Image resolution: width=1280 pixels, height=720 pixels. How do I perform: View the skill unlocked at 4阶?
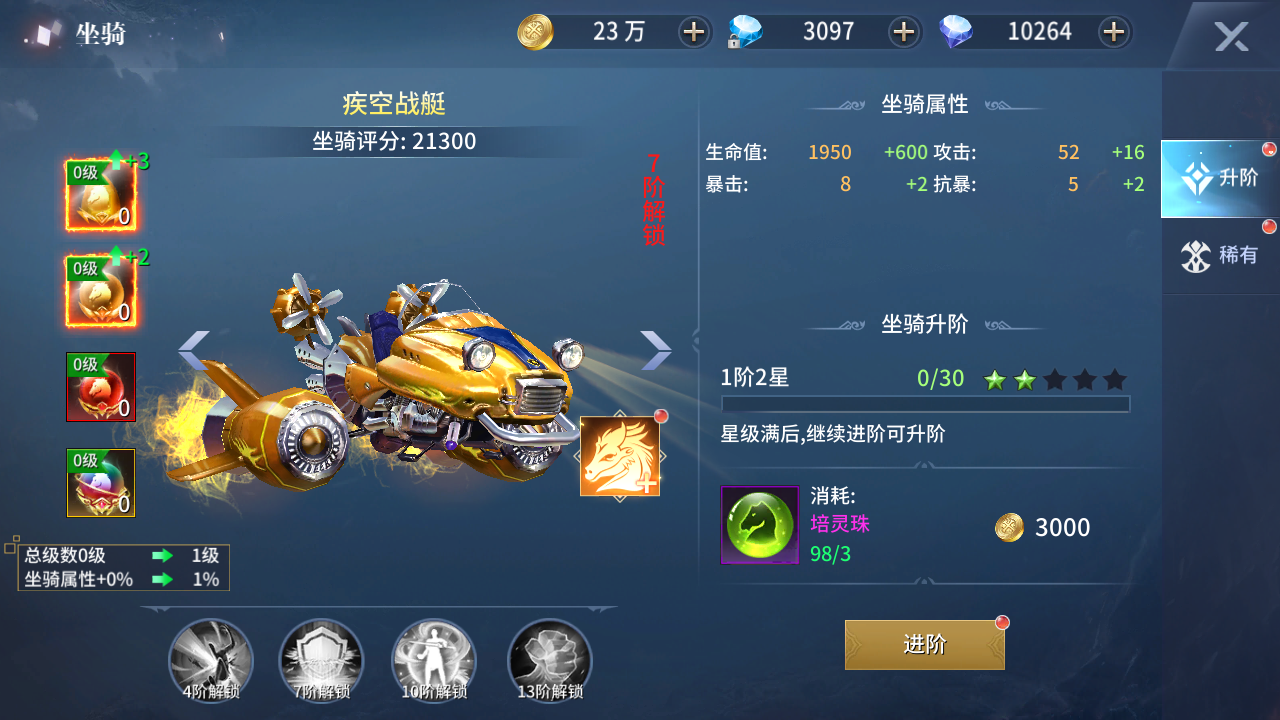(211, 660)
